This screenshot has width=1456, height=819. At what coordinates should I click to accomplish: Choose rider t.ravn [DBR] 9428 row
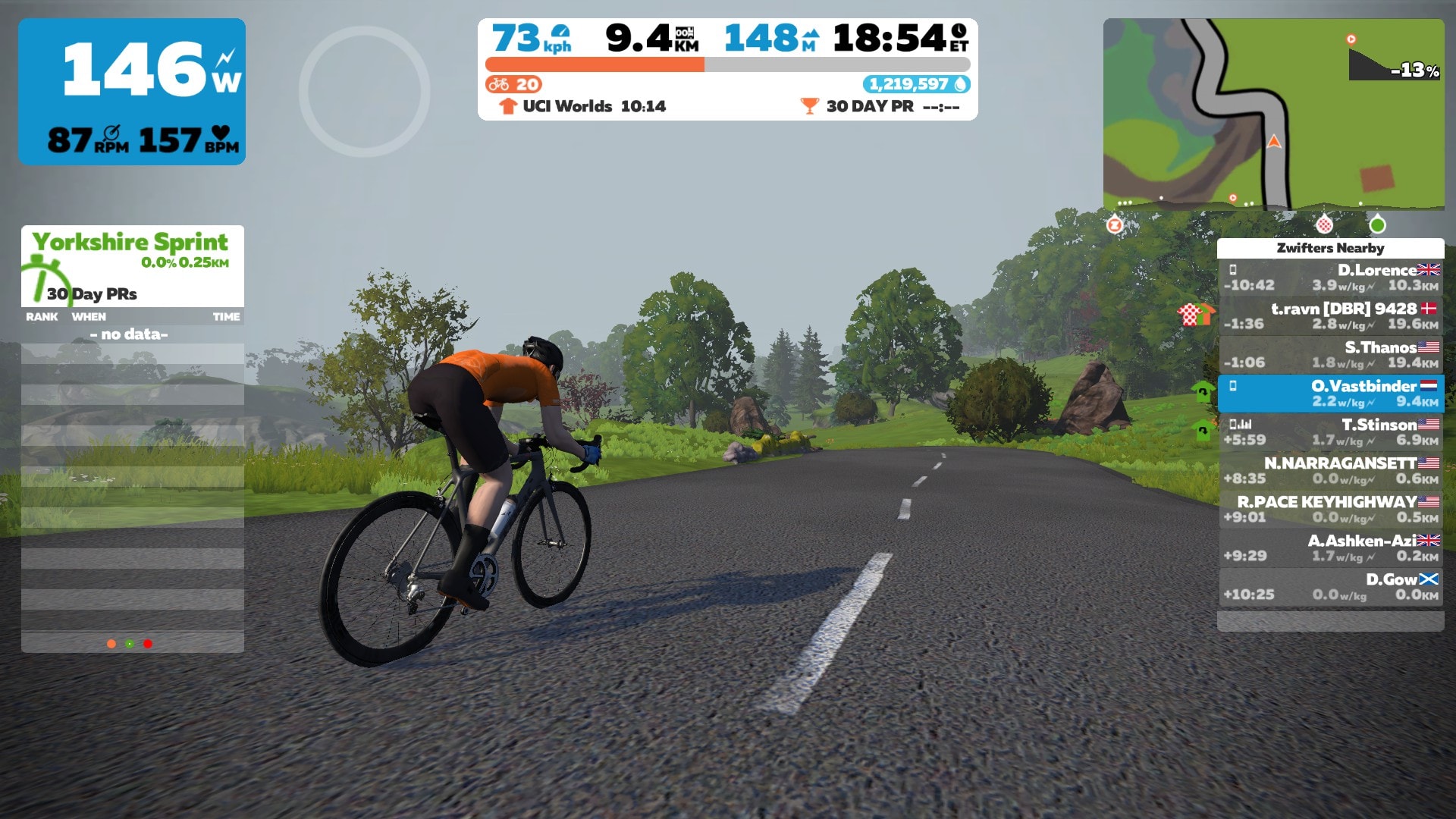coord(1330,316)
